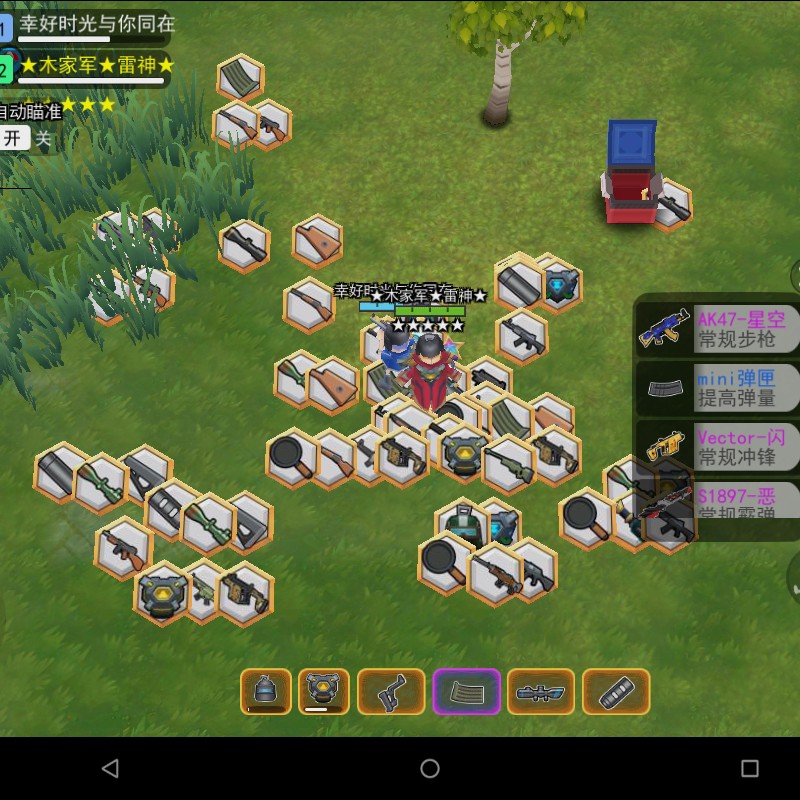The height and width of the screenshot is (800, 800).
Task: Select the mini弹匣 magazine pickup entry
Action: pyautogui.click(x=718, y=388)
